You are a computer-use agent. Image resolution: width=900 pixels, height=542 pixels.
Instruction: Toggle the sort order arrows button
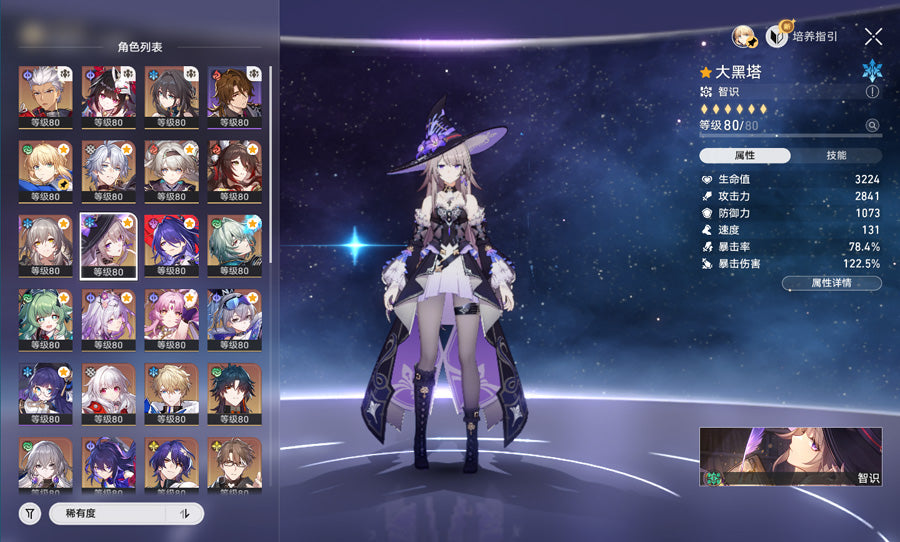click(x=184, y=513)
